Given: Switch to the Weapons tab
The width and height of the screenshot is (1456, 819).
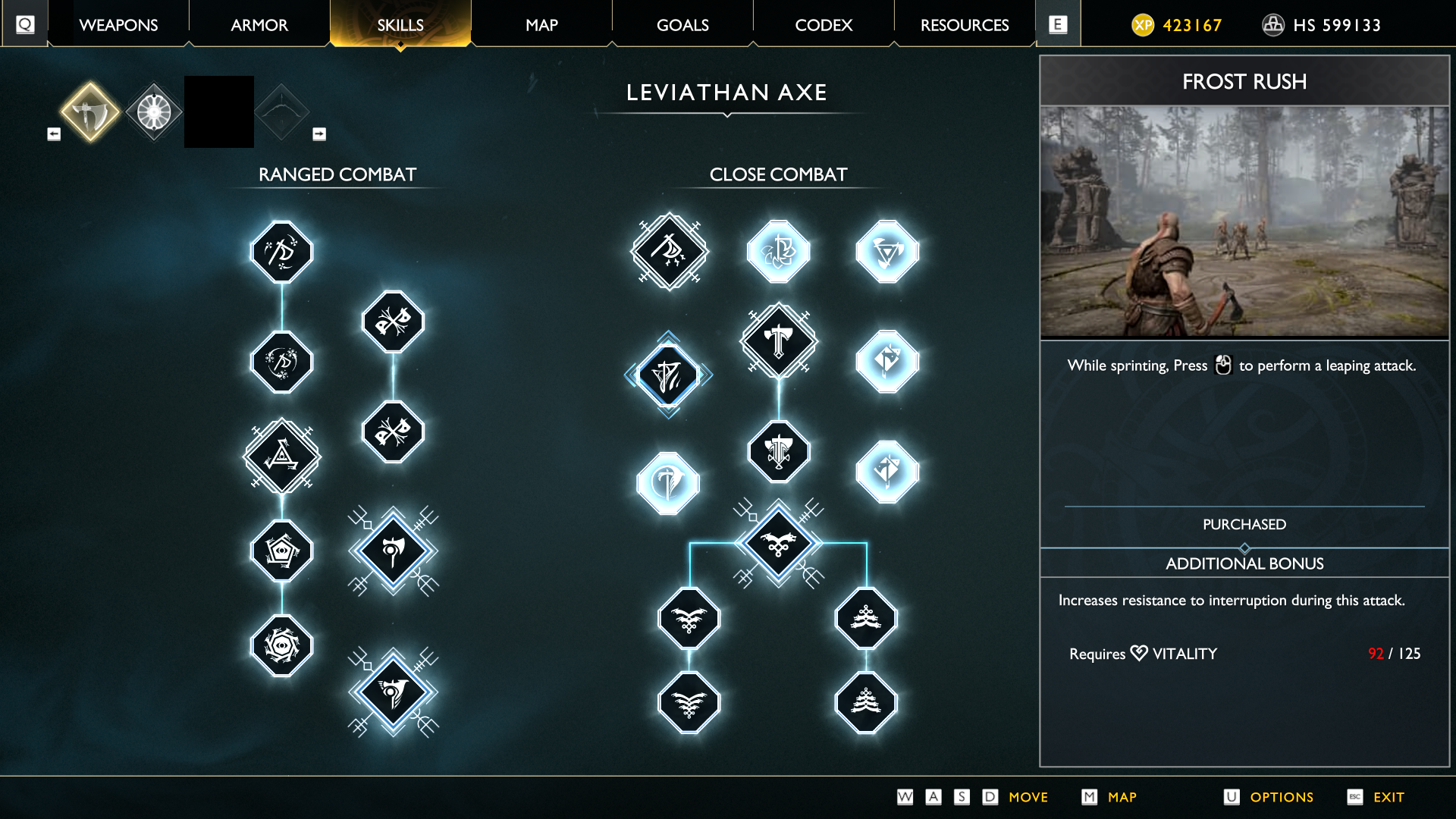Looking at the screenshot, I should (x=118, y=25).
